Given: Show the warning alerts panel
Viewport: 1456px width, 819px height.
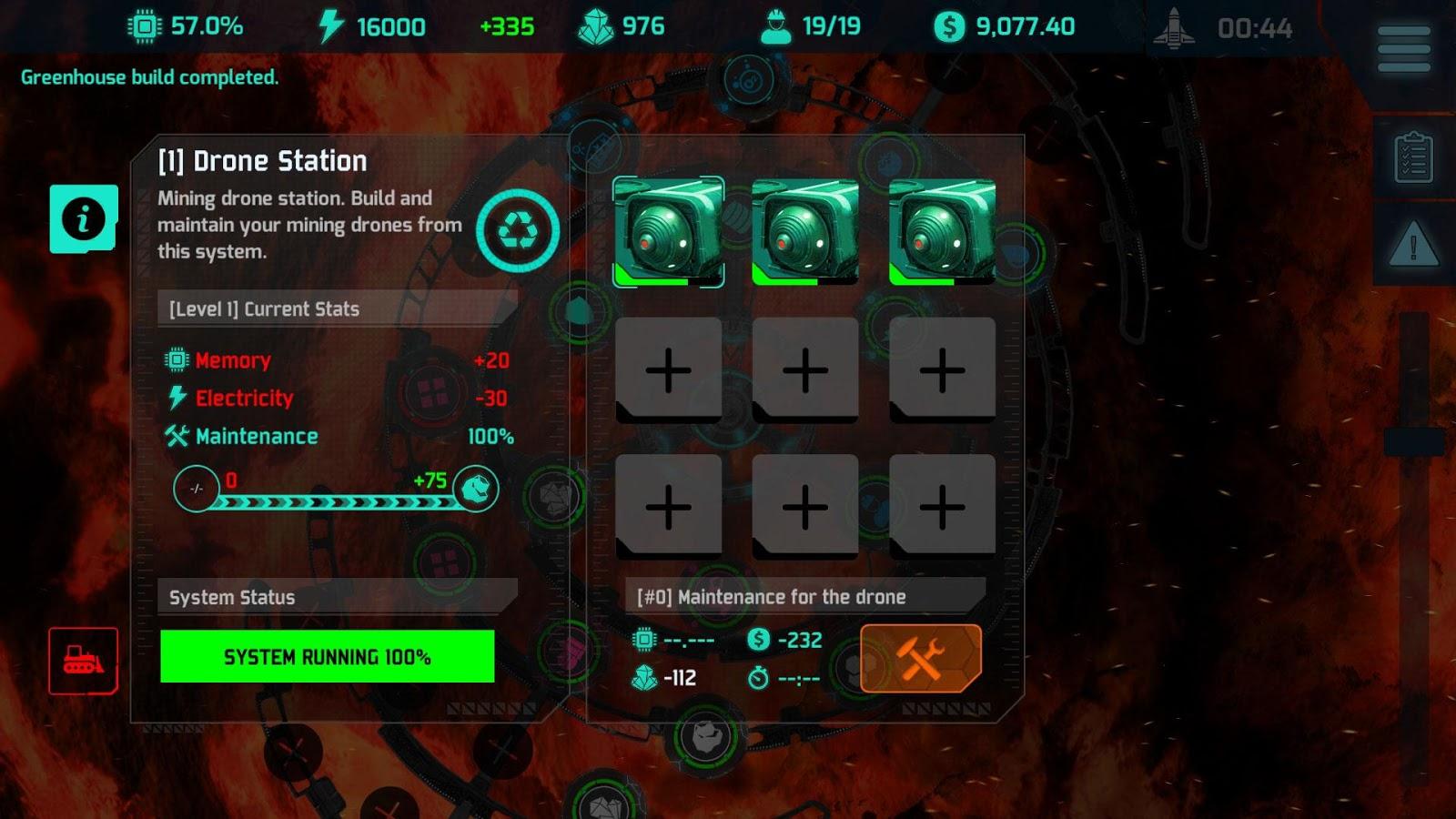Looking at the screenshot, I should (1413, 245).
